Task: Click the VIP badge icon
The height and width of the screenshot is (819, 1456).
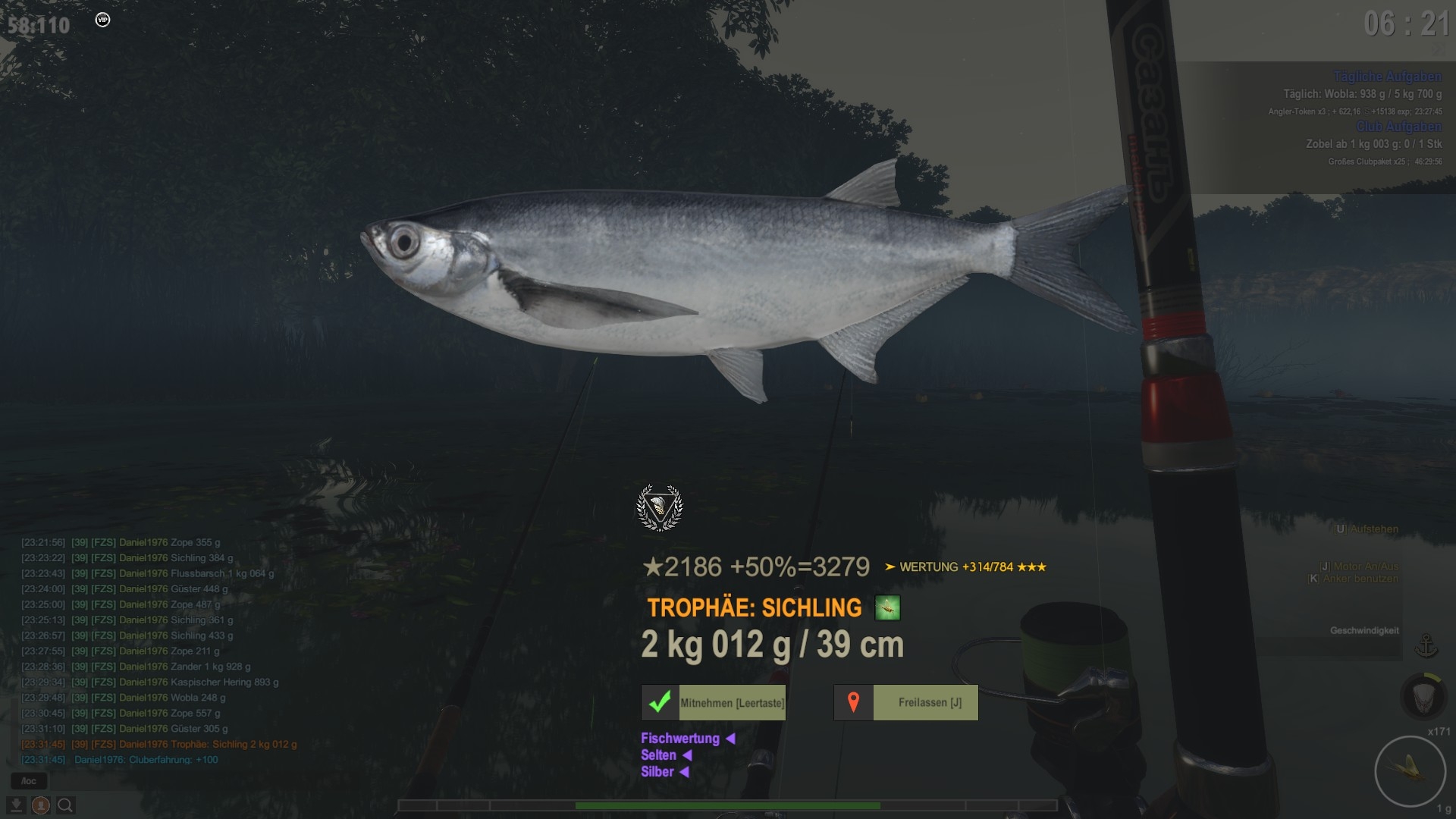Action: pyautogui.click(x=103, y=20)
